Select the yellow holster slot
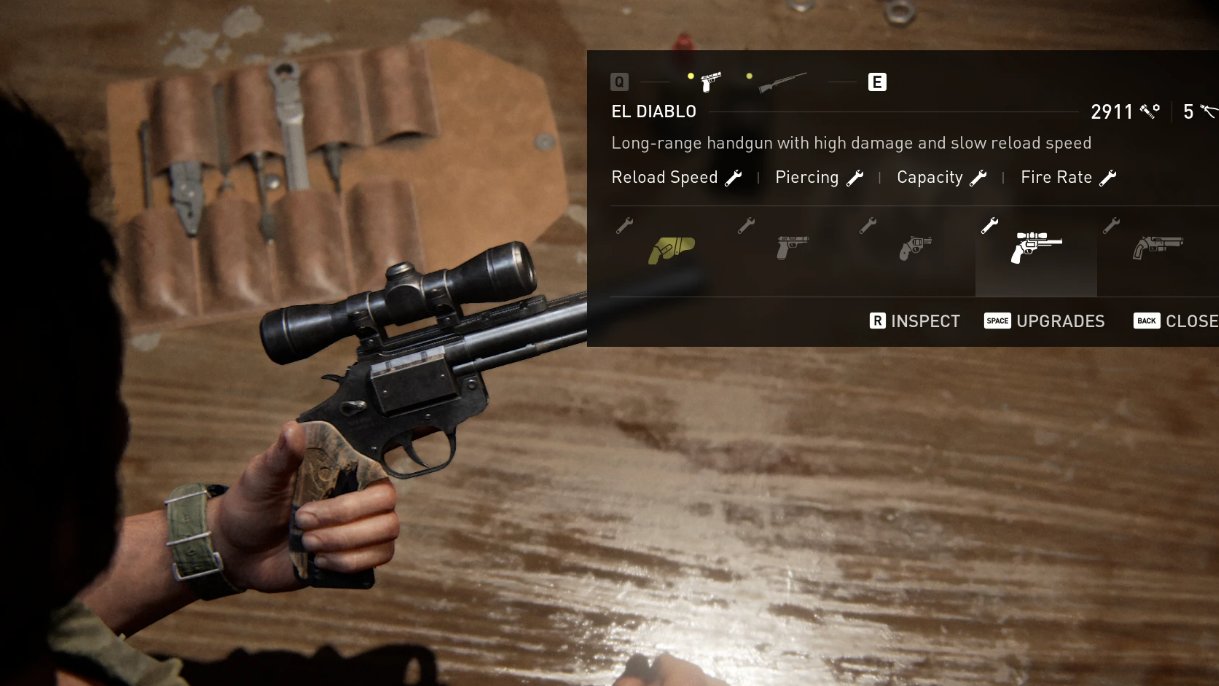Image resolution: width=1219 pixels, height=686 pixels. [x=671, y=249]
